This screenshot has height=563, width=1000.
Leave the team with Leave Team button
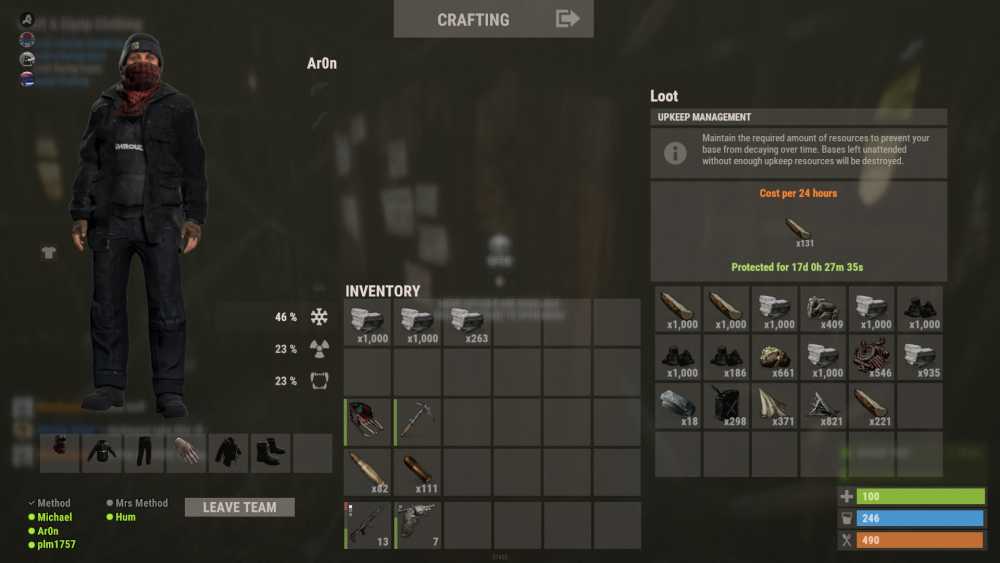pyautogui.click(x=240, y=507)
